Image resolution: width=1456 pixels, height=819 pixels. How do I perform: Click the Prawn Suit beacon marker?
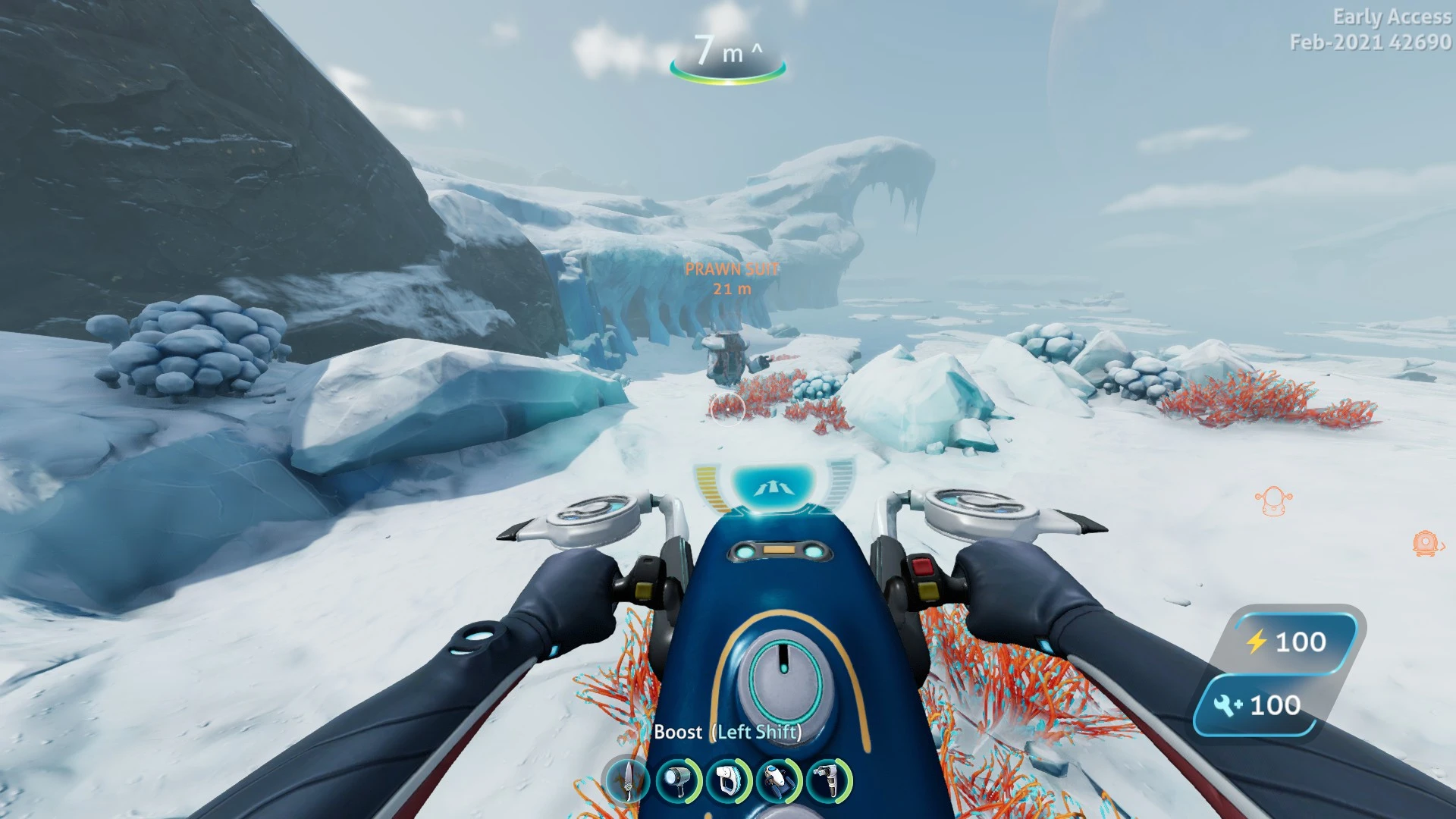coord(731,278)
